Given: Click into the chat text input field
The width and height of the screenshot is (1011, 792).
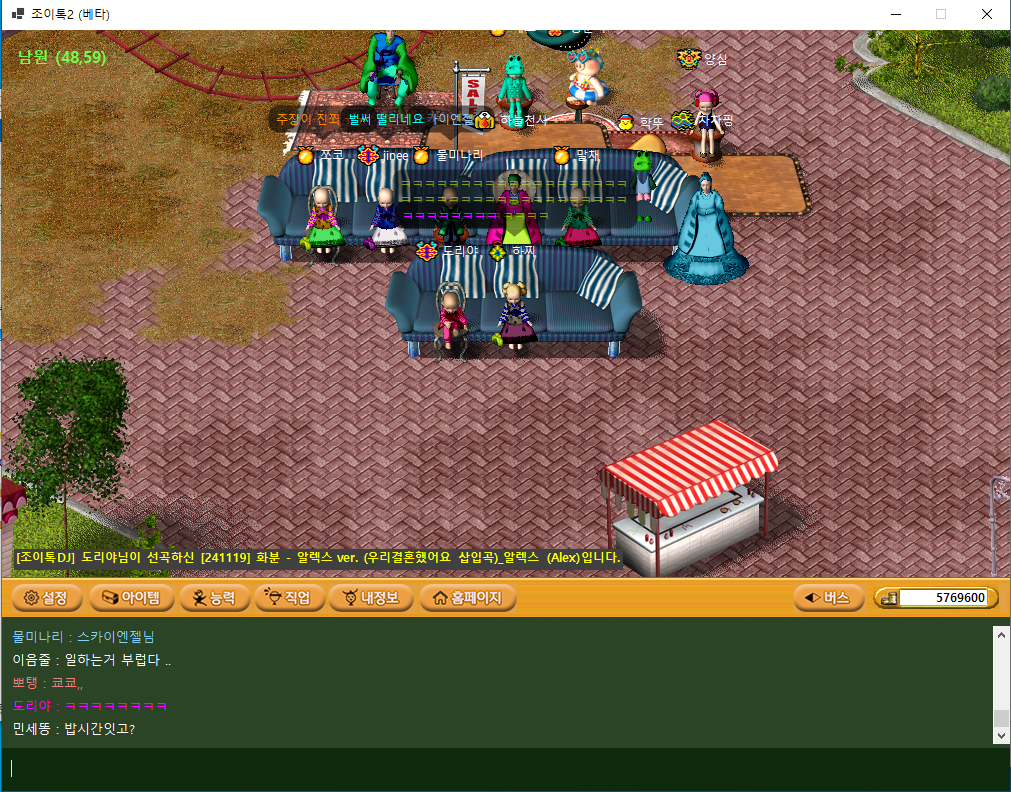Looking at the screenshot, I should (500, 768).
